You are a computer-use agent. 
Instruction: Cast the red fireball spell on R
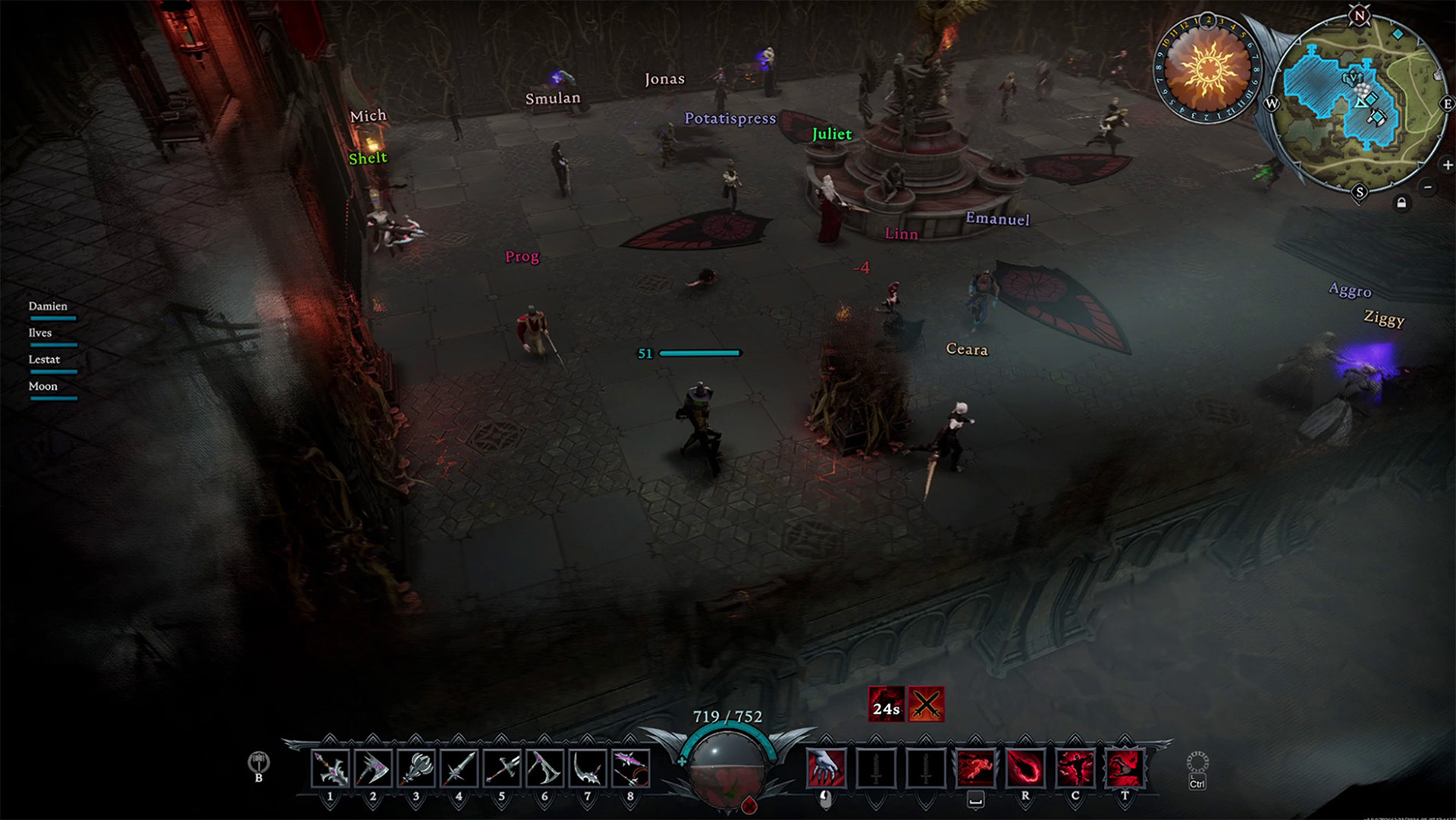1025,768
